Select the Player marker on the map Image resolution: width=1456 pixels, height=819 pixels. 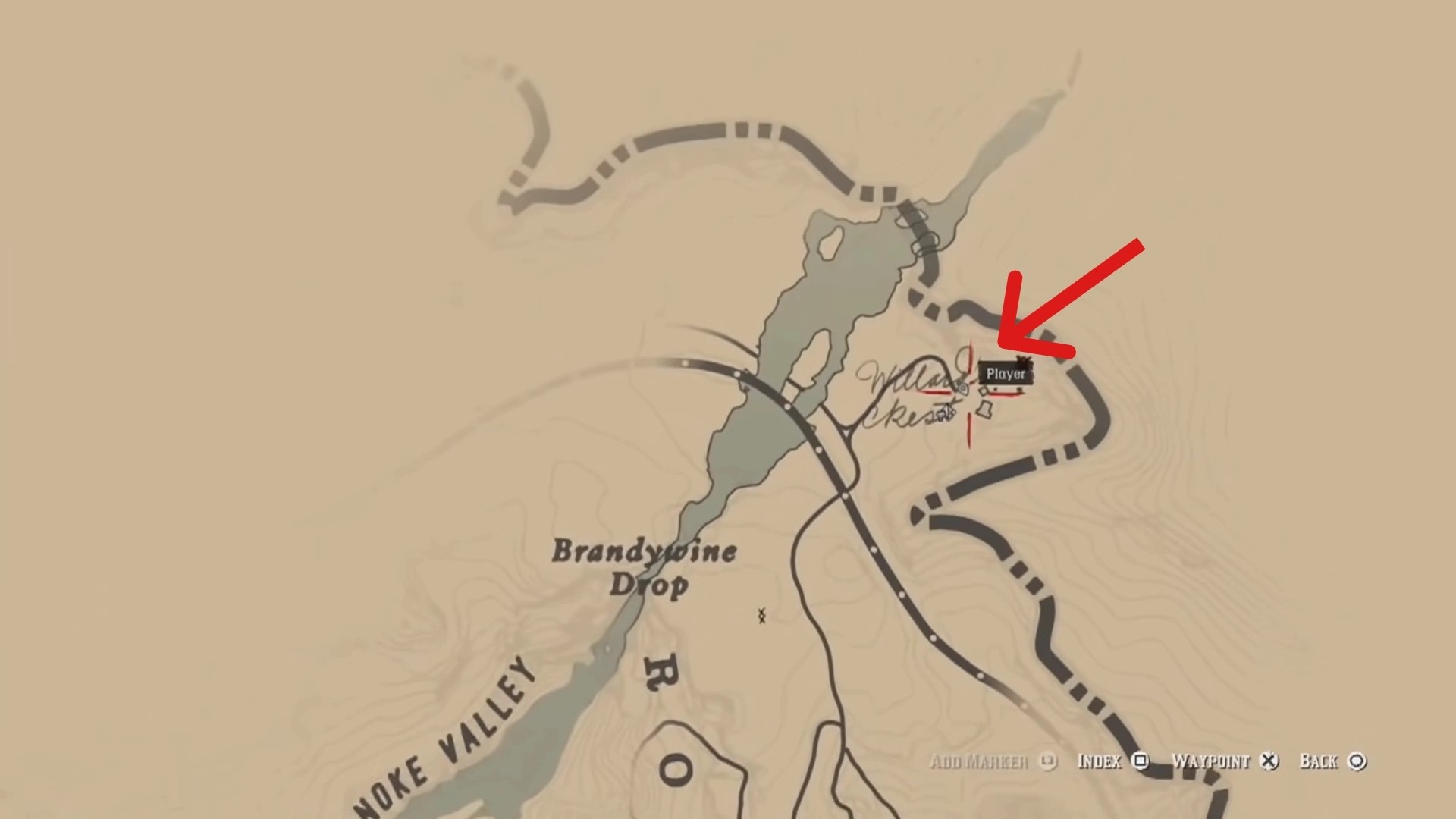click(x=1006, y=374)
